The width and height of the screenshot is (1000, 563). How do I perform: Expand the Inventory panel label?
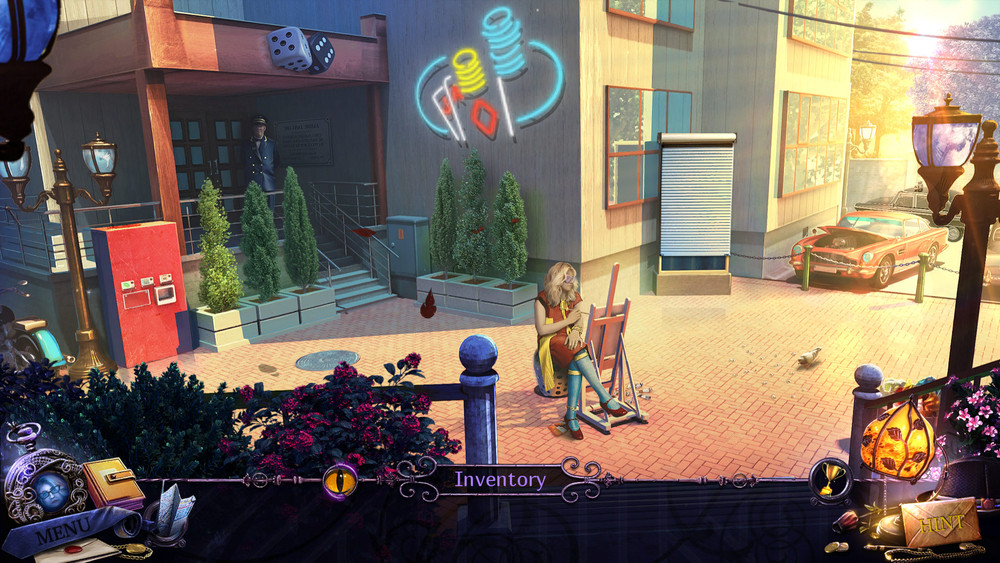pos(500,480)
